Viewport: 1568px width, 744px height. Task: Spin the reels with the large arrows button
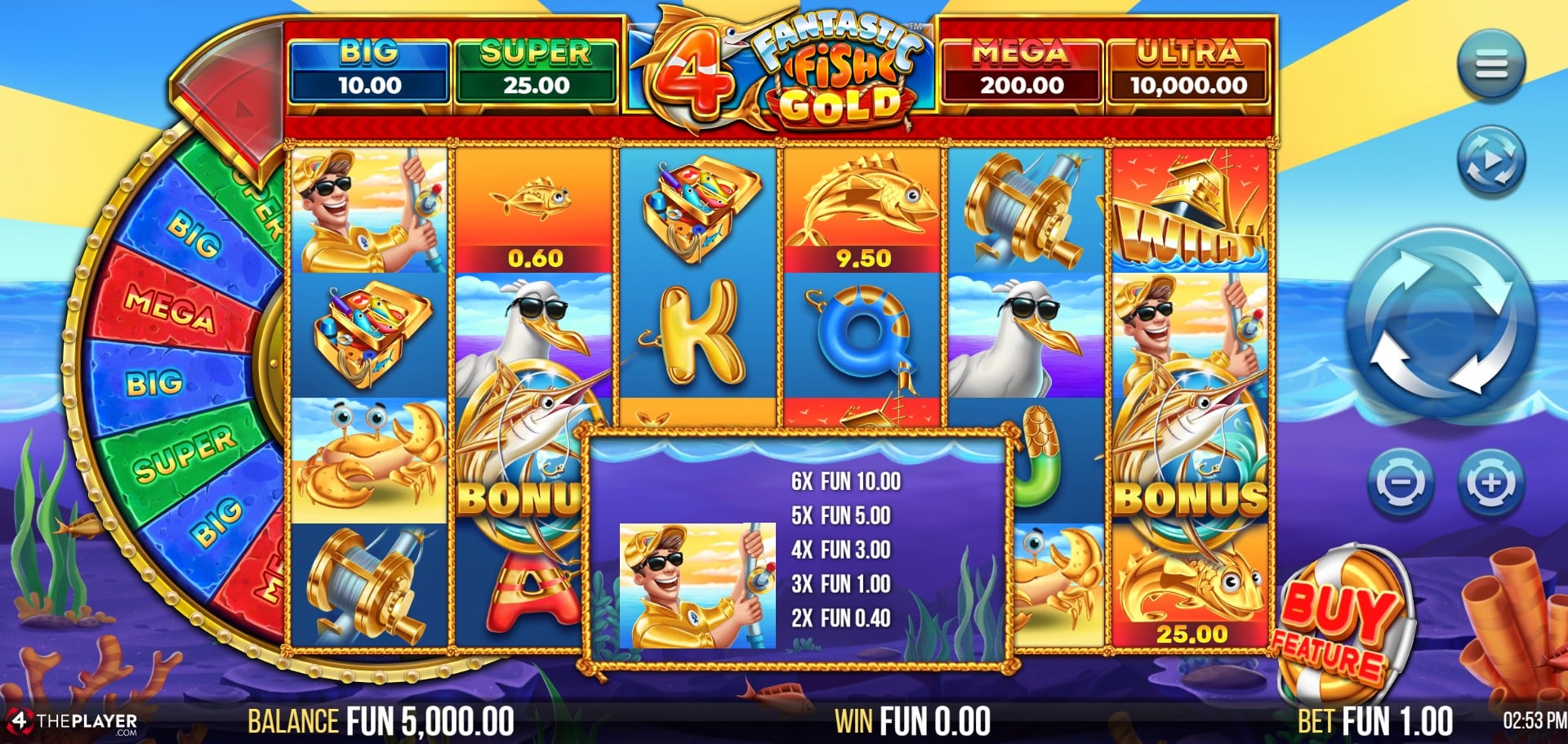pos(1441,323)
